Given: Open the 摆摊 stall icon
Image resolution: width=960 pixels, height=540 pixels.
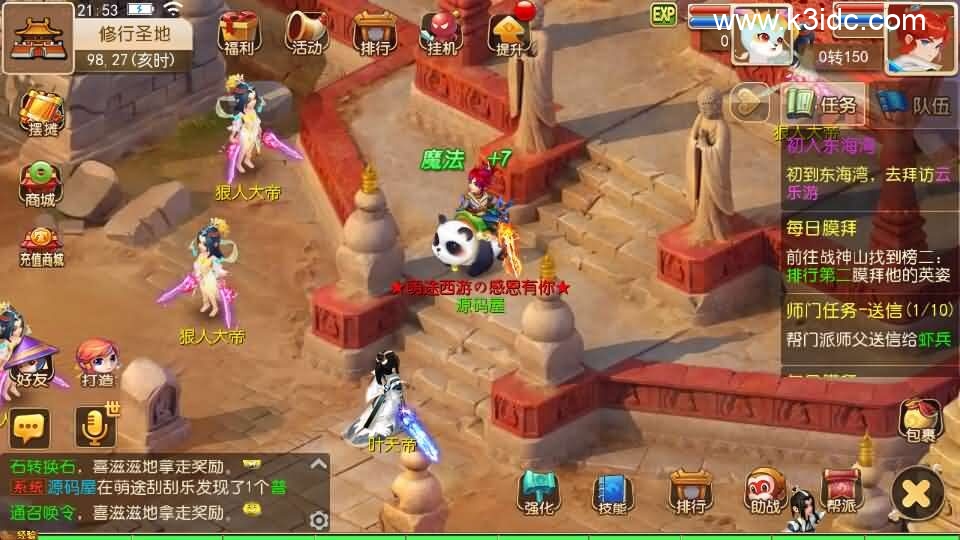Looking at the screenshot, I should coord(41,115).
